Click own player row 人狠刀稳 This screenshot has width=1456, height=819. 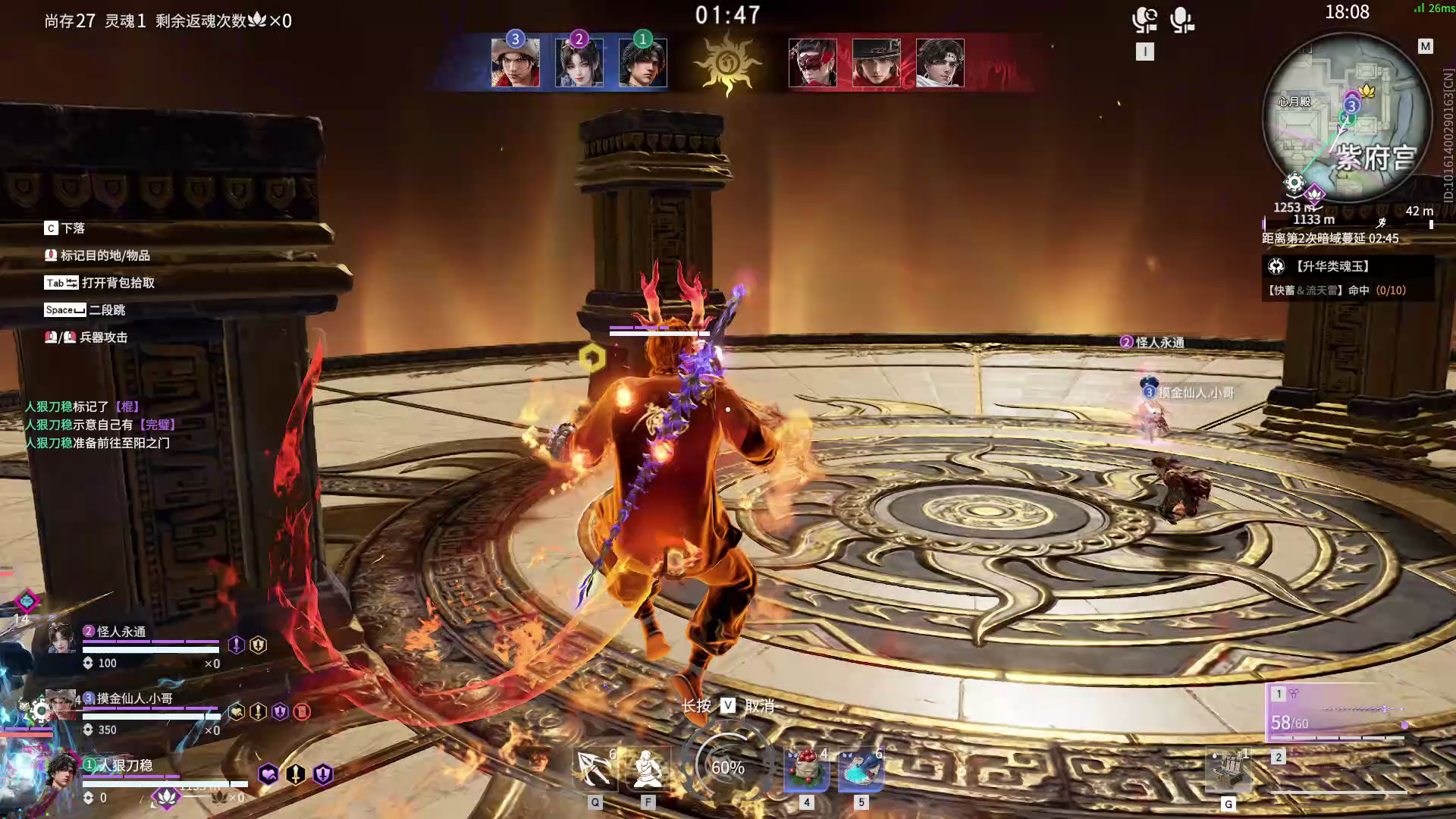[x=126, y=765]
